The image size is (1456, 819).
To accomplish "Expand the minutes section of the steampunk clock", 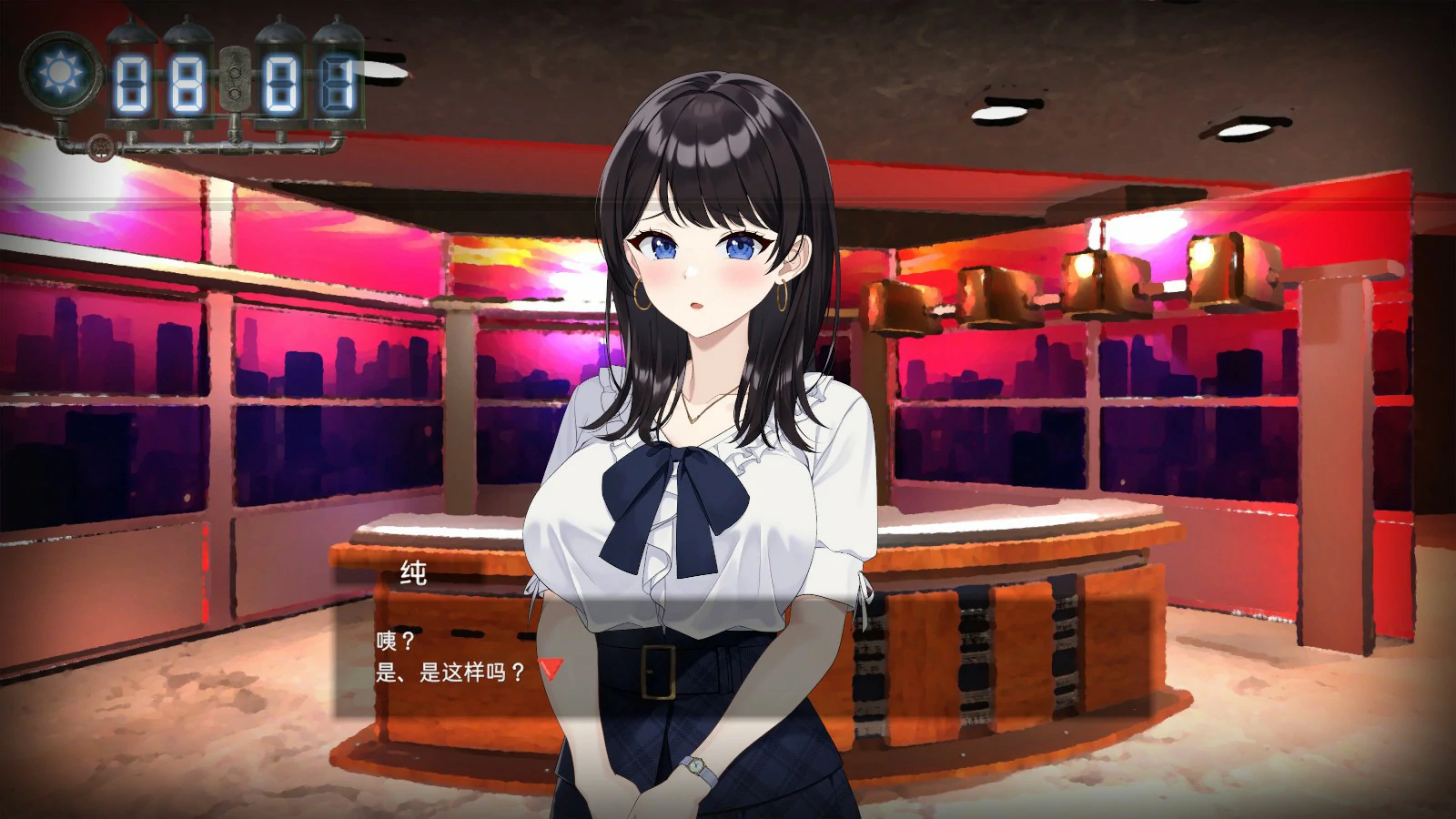I will (x=309, y=82).
